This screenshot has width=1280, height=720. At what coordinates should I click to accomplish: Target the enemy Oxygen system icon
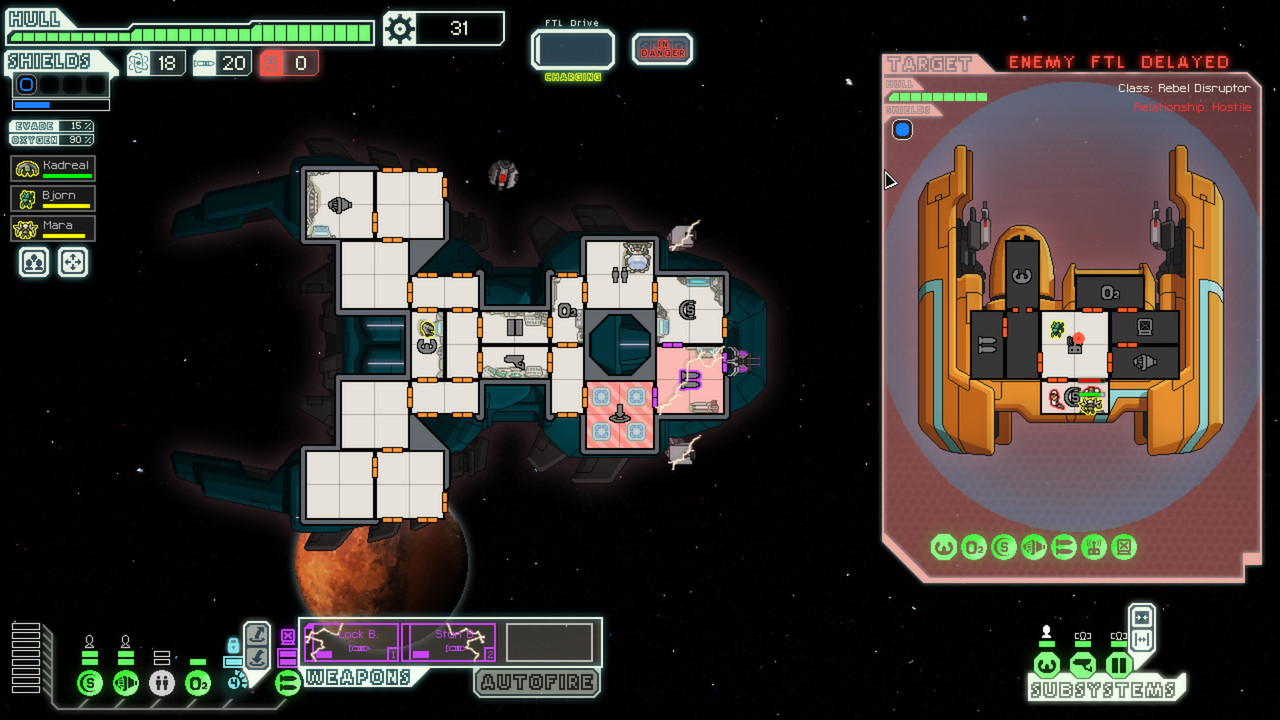(974, 547)
